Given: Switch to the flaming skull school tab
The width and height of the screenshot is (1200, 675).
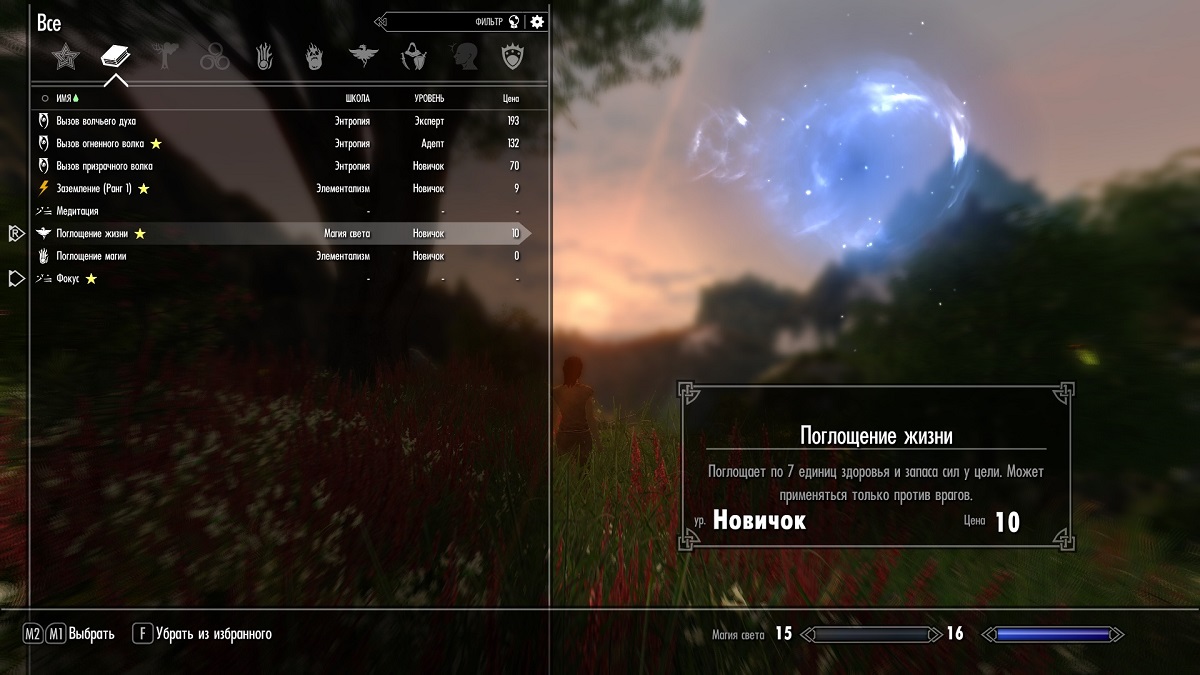Looking at the screenshot, I should (x=313, y=56).
